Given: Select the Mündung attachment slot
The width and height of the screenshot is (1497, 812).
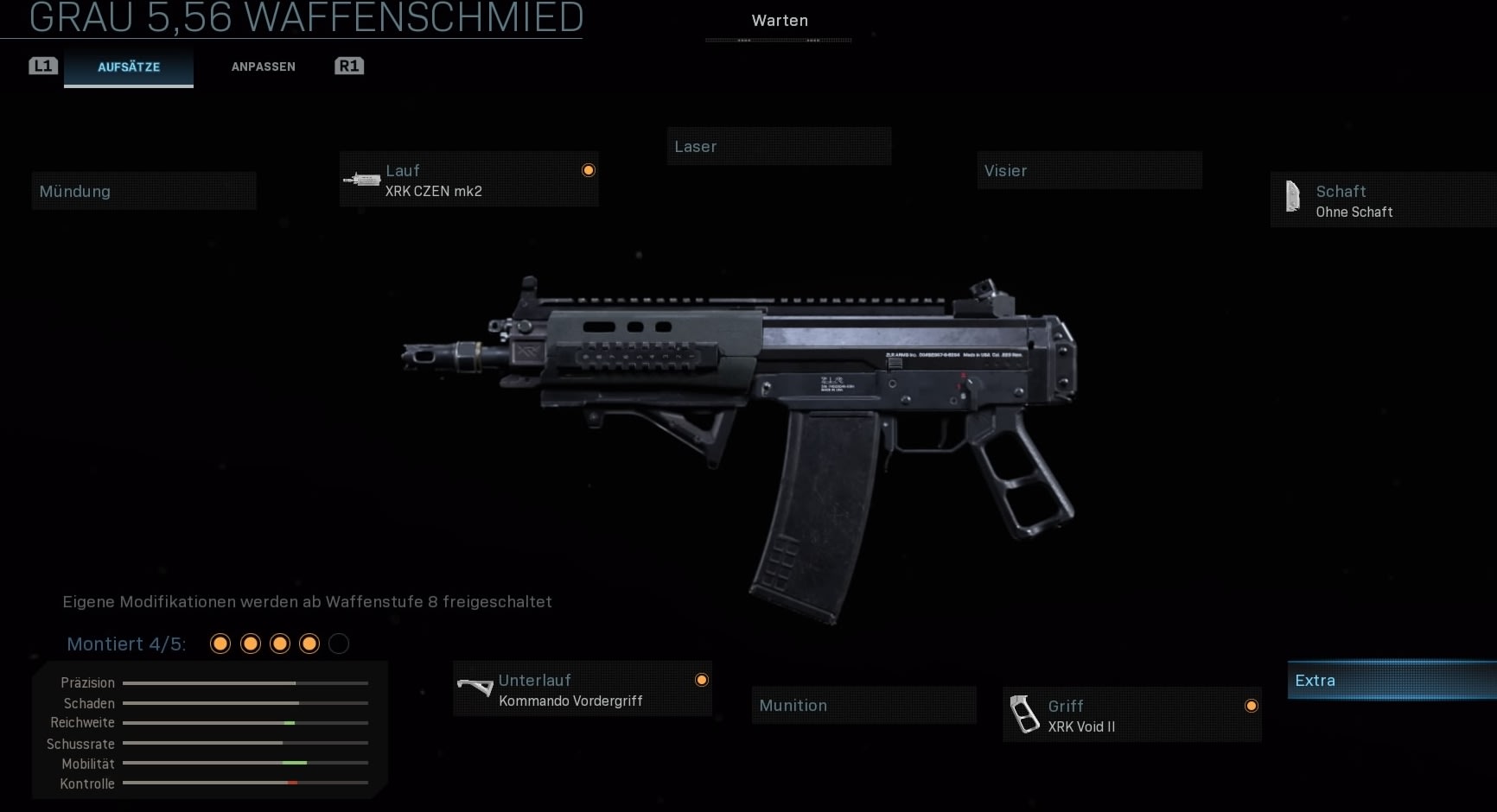Looking at the screenshot, I should click(143, 191).
